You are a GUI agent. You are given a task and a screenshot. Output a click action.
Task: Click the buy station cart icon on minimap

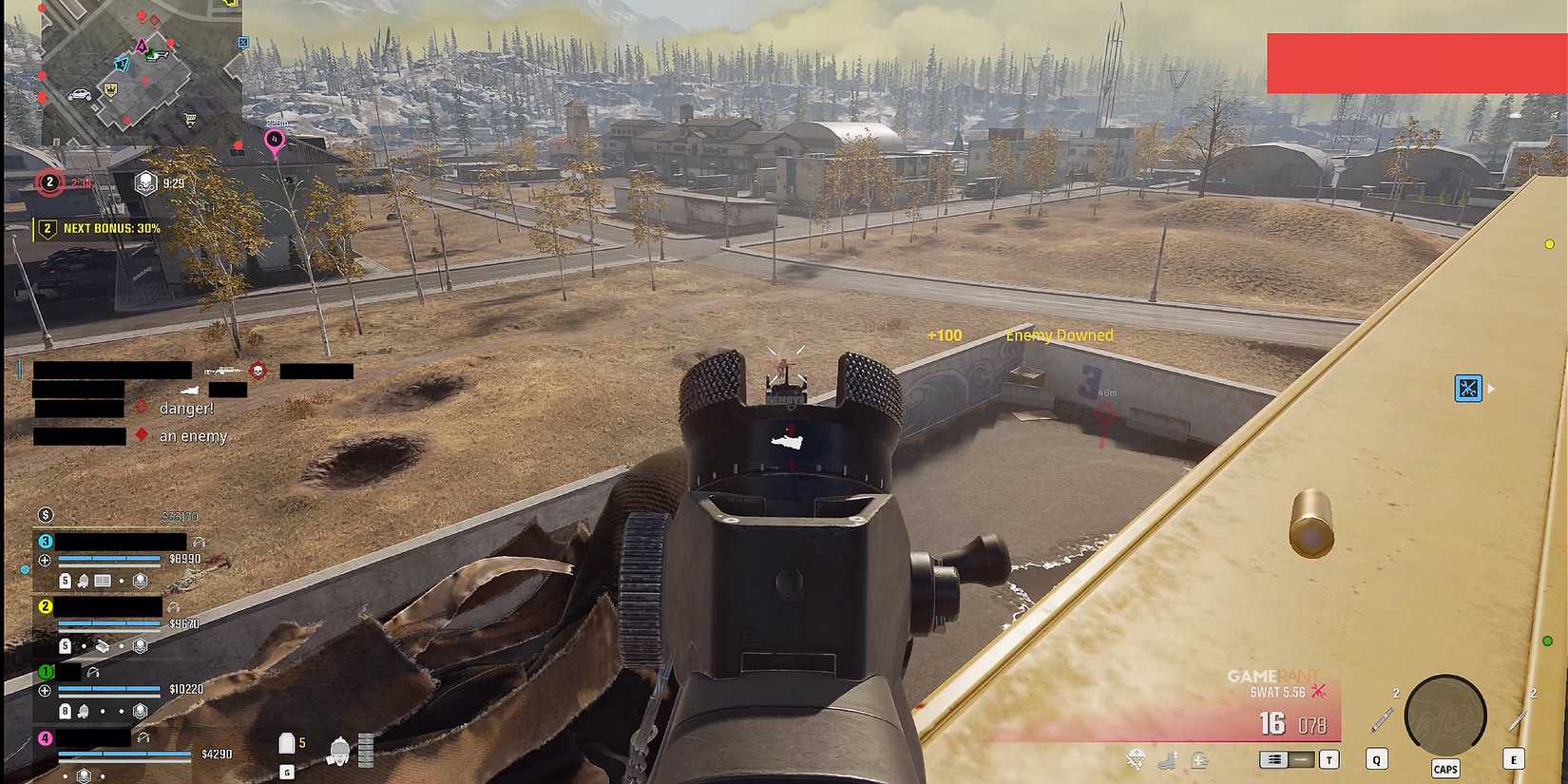click(190, 119)
